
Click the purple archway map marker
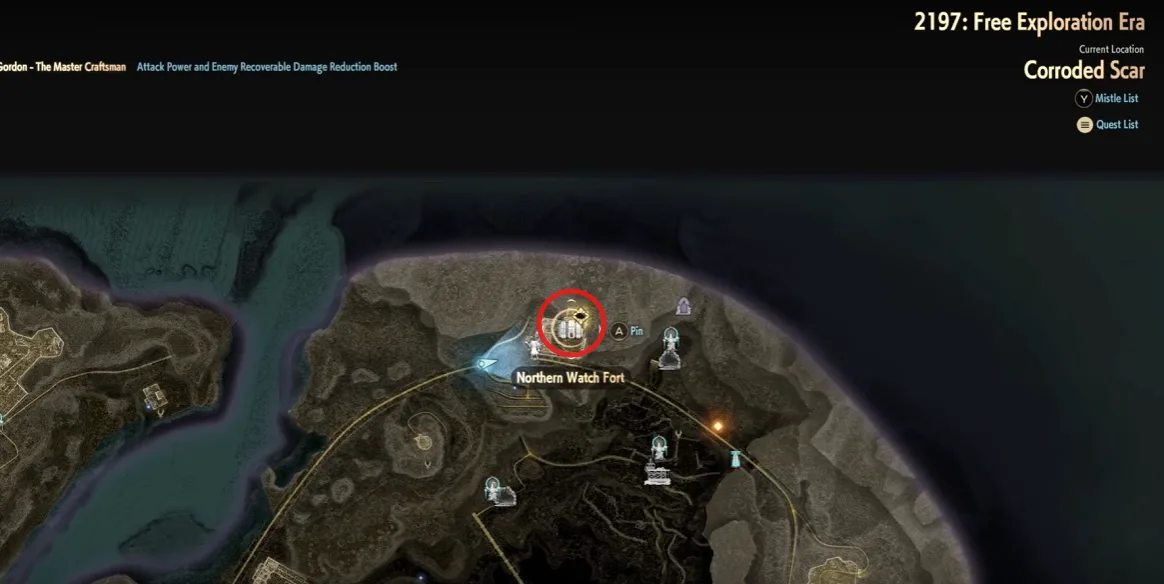684,306
